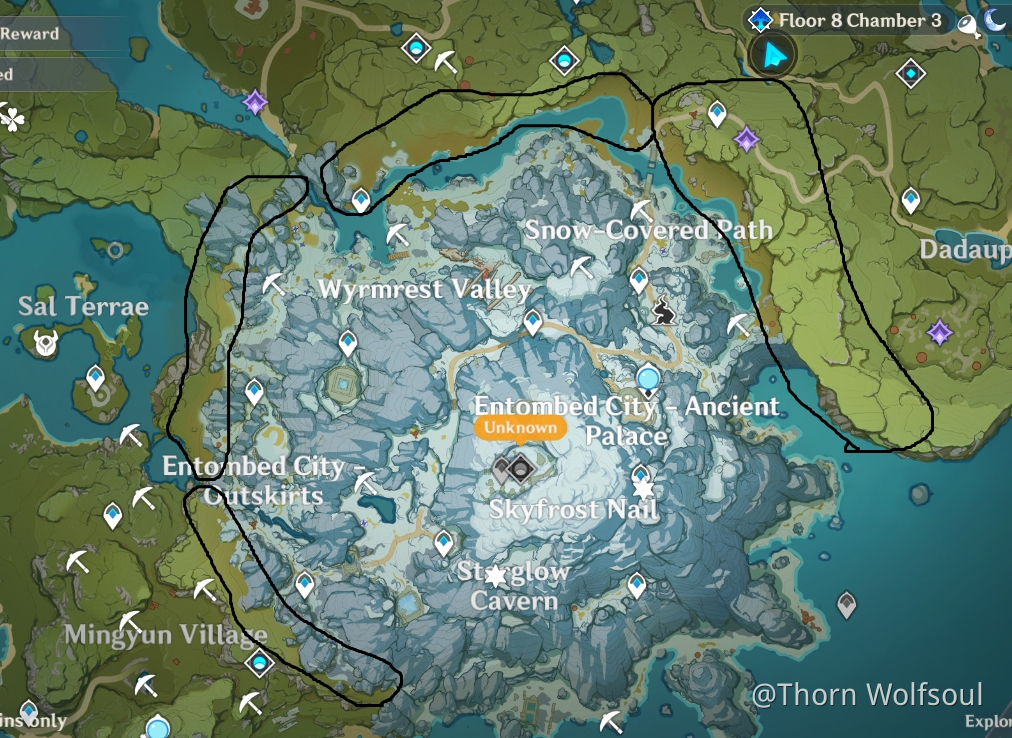Open the Floor 8 Chamber 3 Spiral Abyss entry
Image resolution: width=1012 pixels, height=738 pixels.
coord(848,20)
